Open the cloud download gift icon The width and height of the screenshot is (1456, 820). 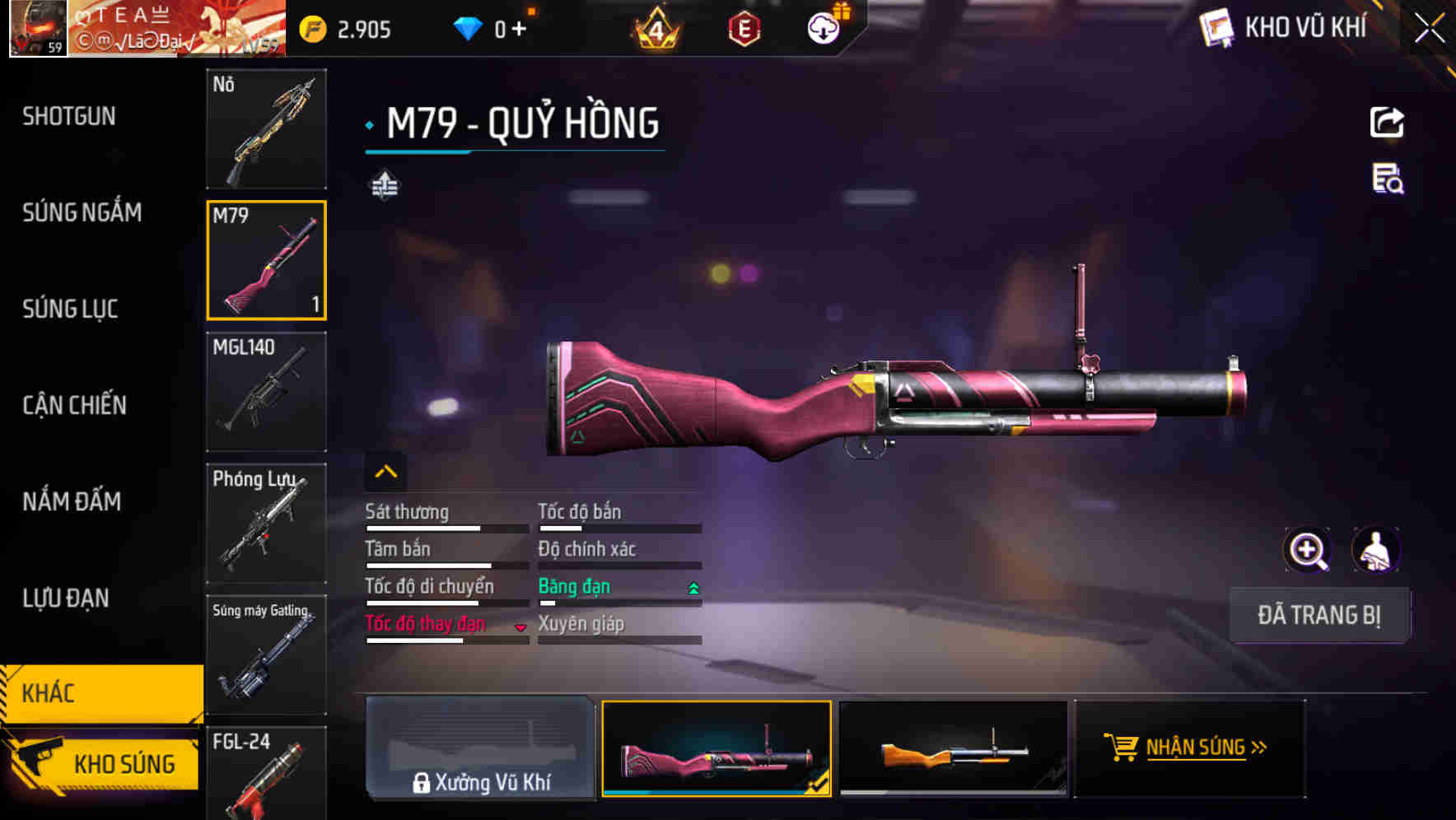coord(821,27)
